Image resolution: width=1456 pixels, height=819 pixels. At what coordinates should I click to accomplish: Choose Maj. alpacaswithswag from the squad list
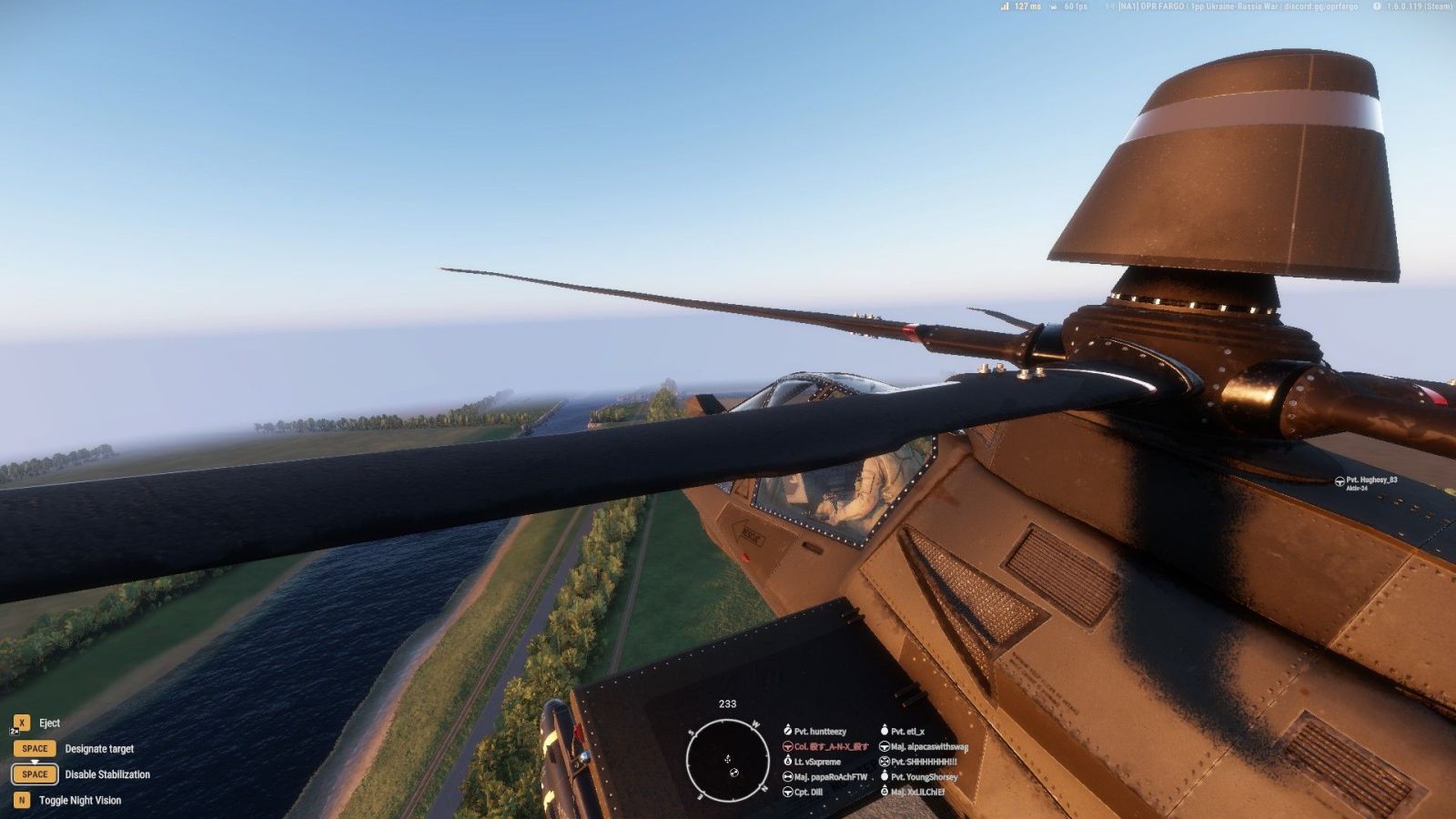coord(928,746)
